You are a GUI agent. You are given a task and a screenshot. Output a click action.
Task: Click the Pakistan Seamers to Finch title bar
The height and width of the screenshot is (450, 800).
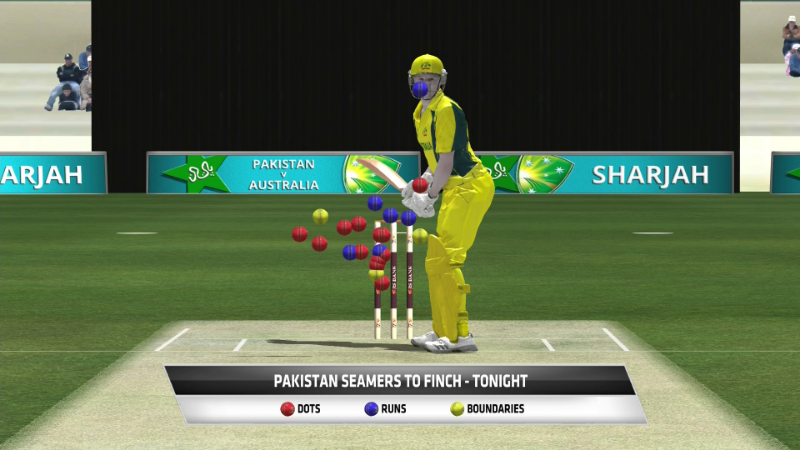400,381
